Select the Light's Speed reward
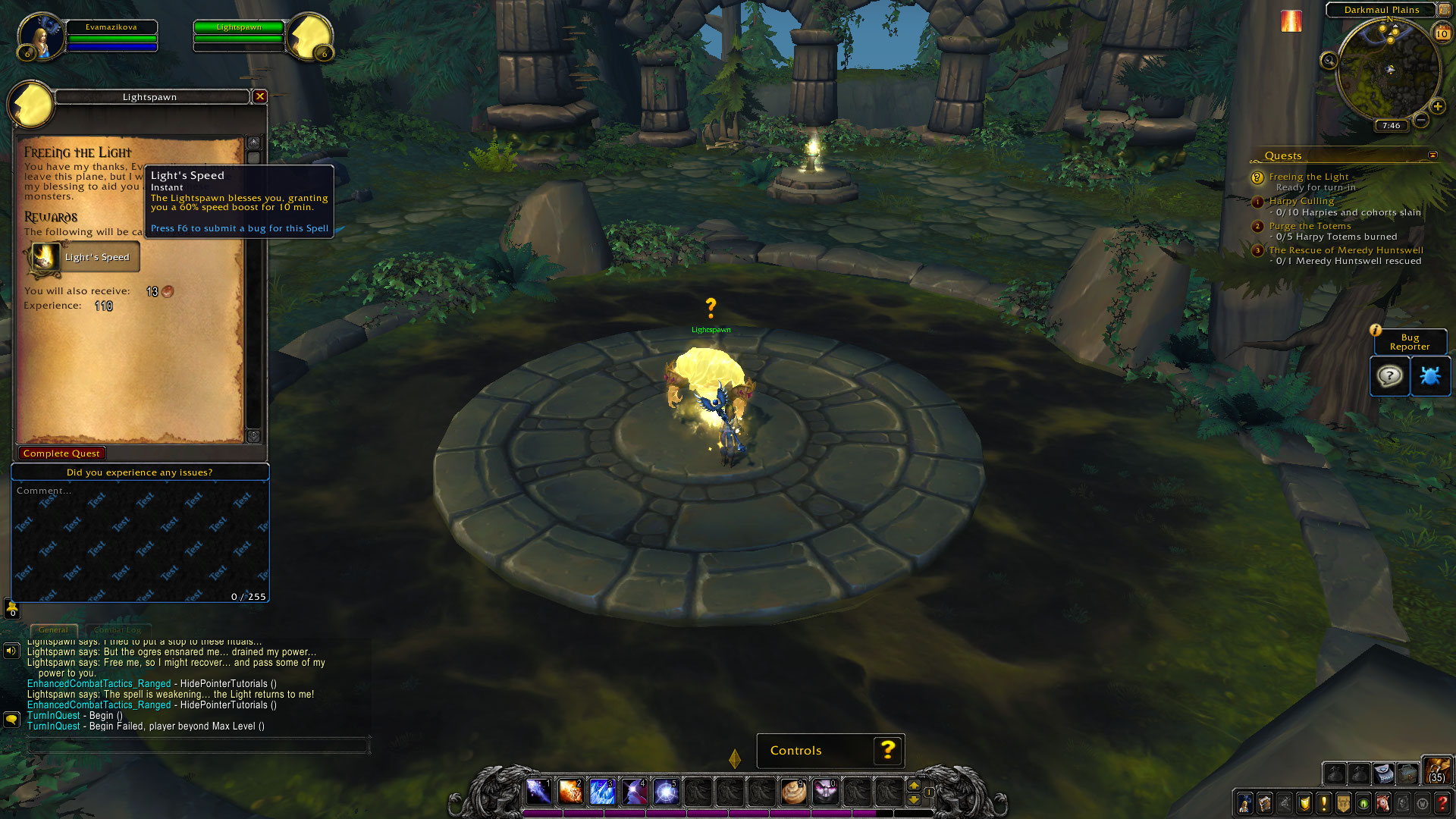Screen dimensions: 1456x819 pyautogui.click(x=84, y=257)
